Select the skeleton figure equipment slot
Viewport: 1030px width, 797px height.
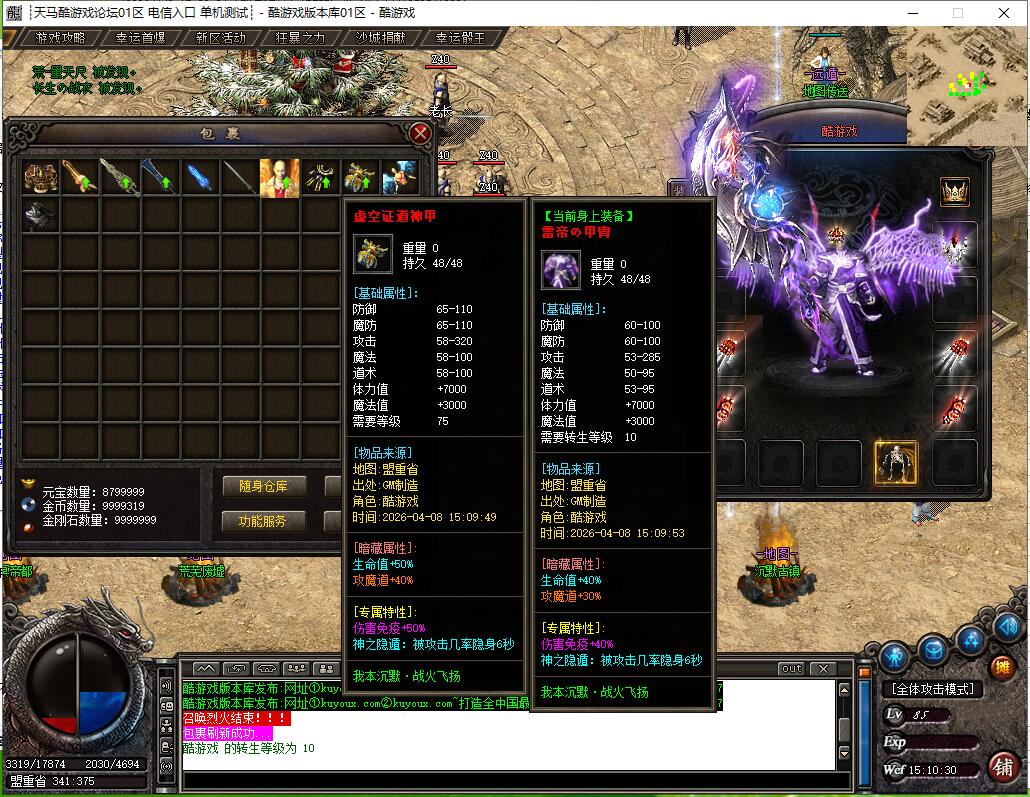(896, 462)
